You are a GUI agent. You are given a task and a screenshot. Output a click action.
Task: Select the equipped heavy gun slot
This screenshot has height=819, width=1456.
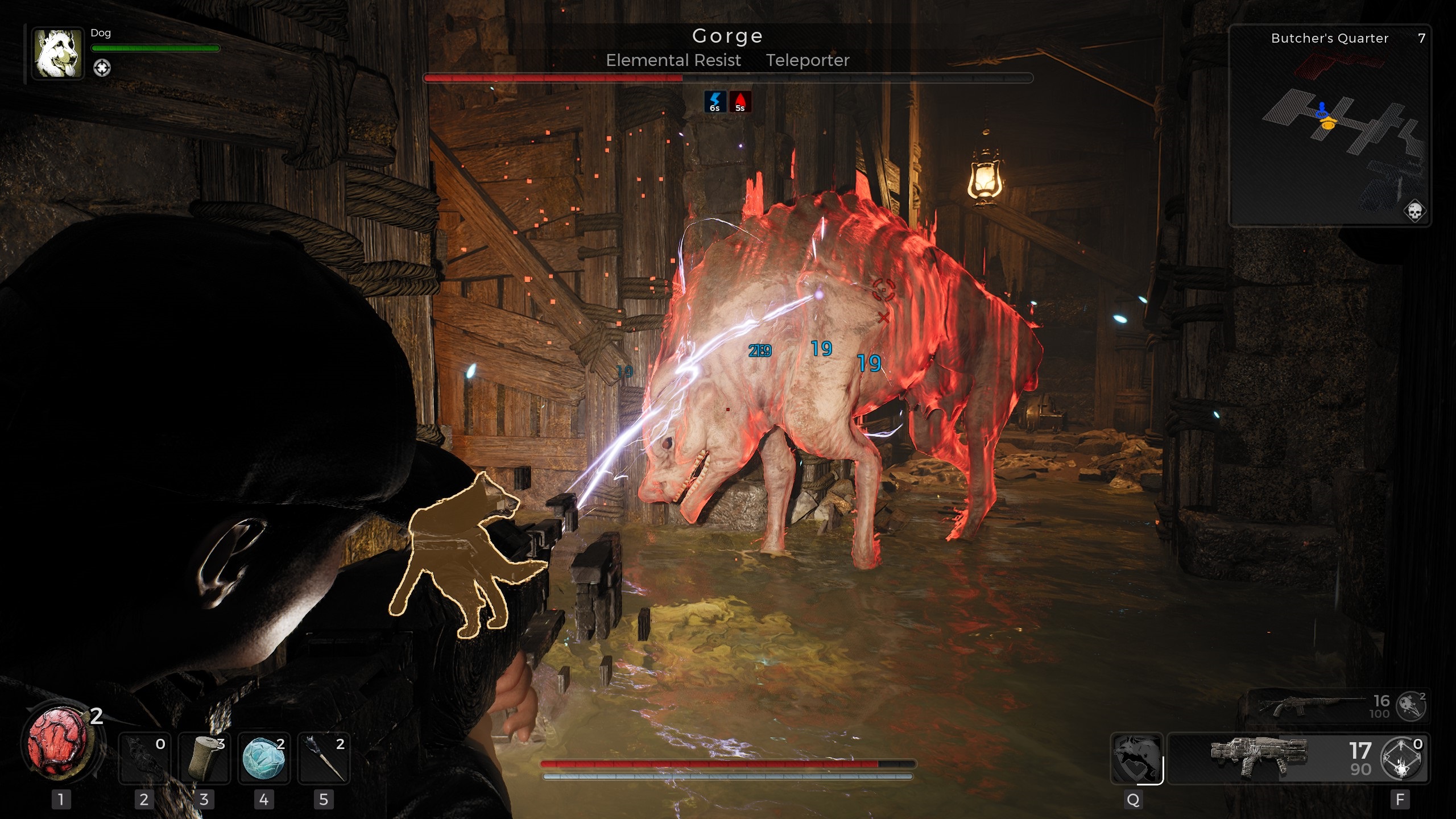[1257, 758]
